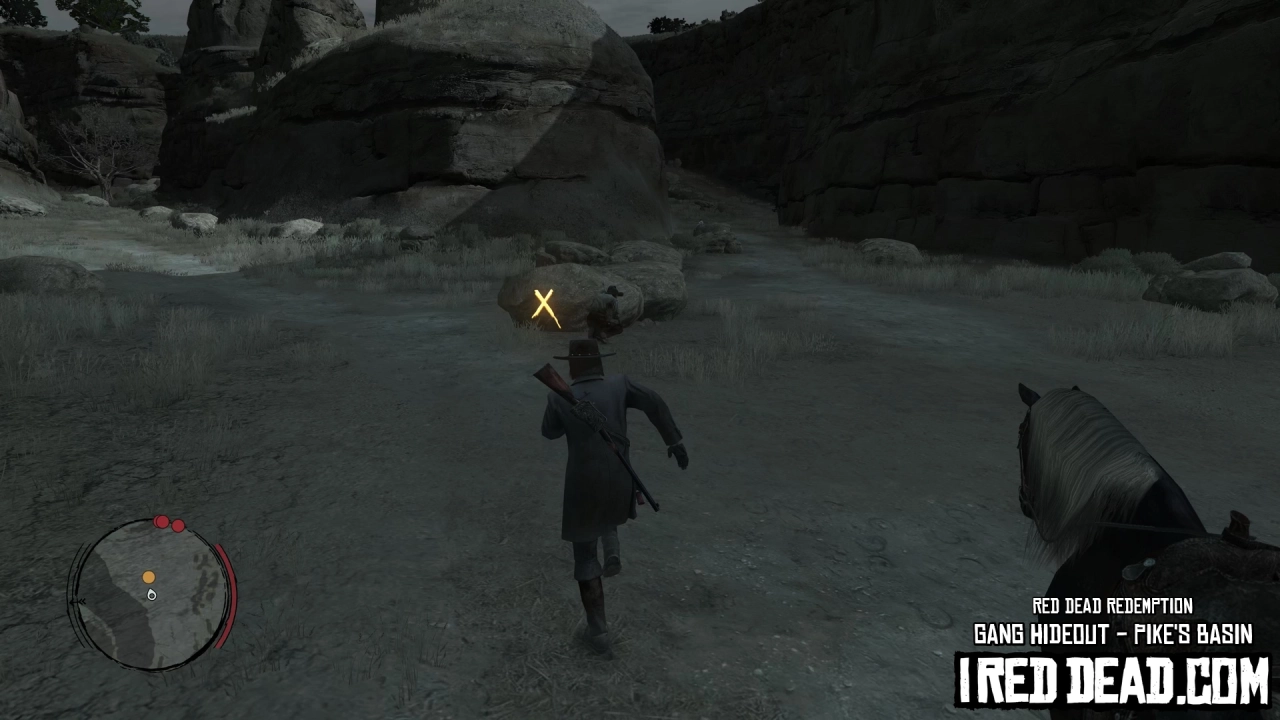Select the white player arrow on the minimap
Viewport: 1280px width, 720px height.
point(151,595)
